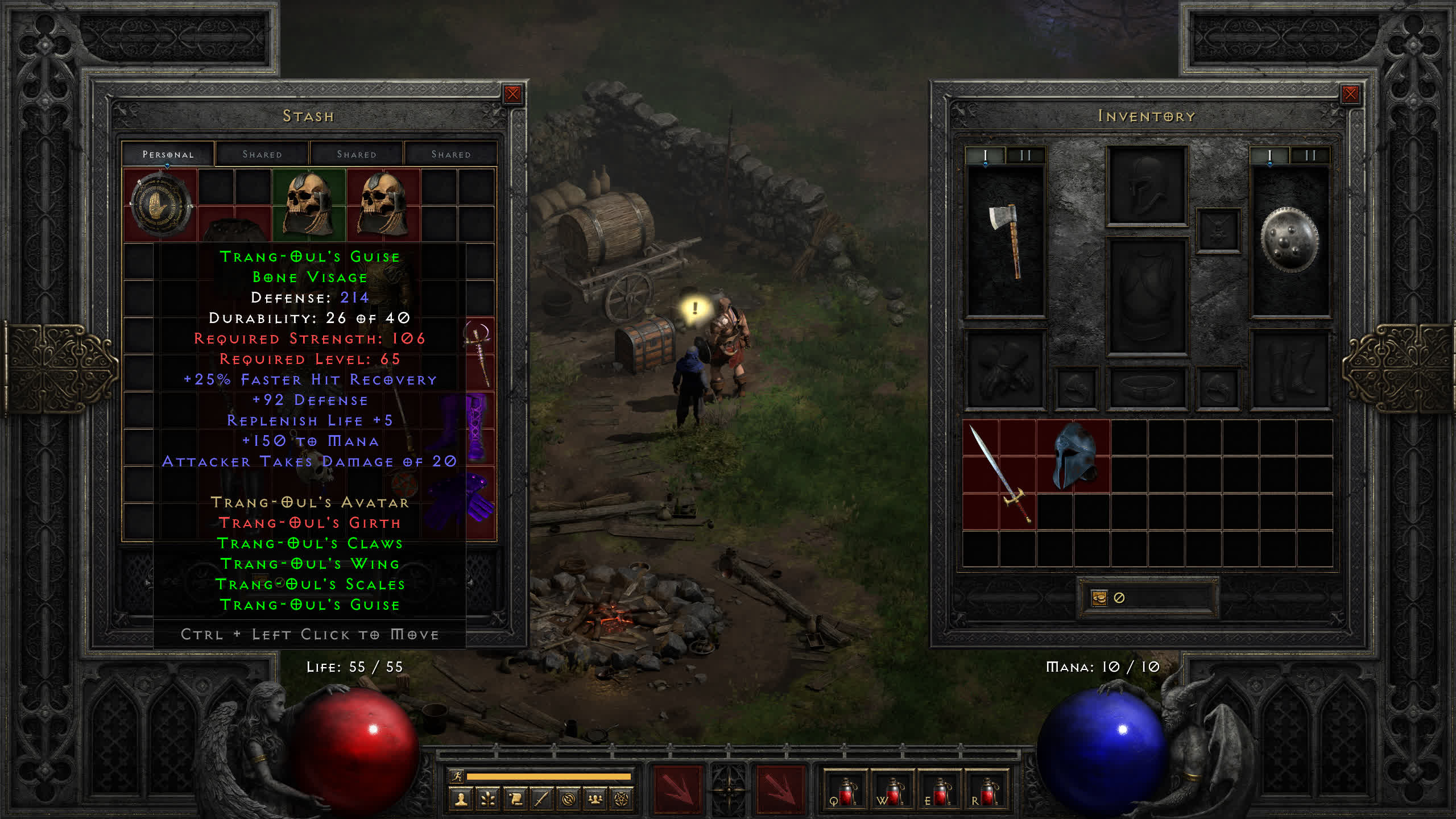Select the equipped hand axe
The image size is (1456, 819).
pyautogui.click(x=1006, y=240)
